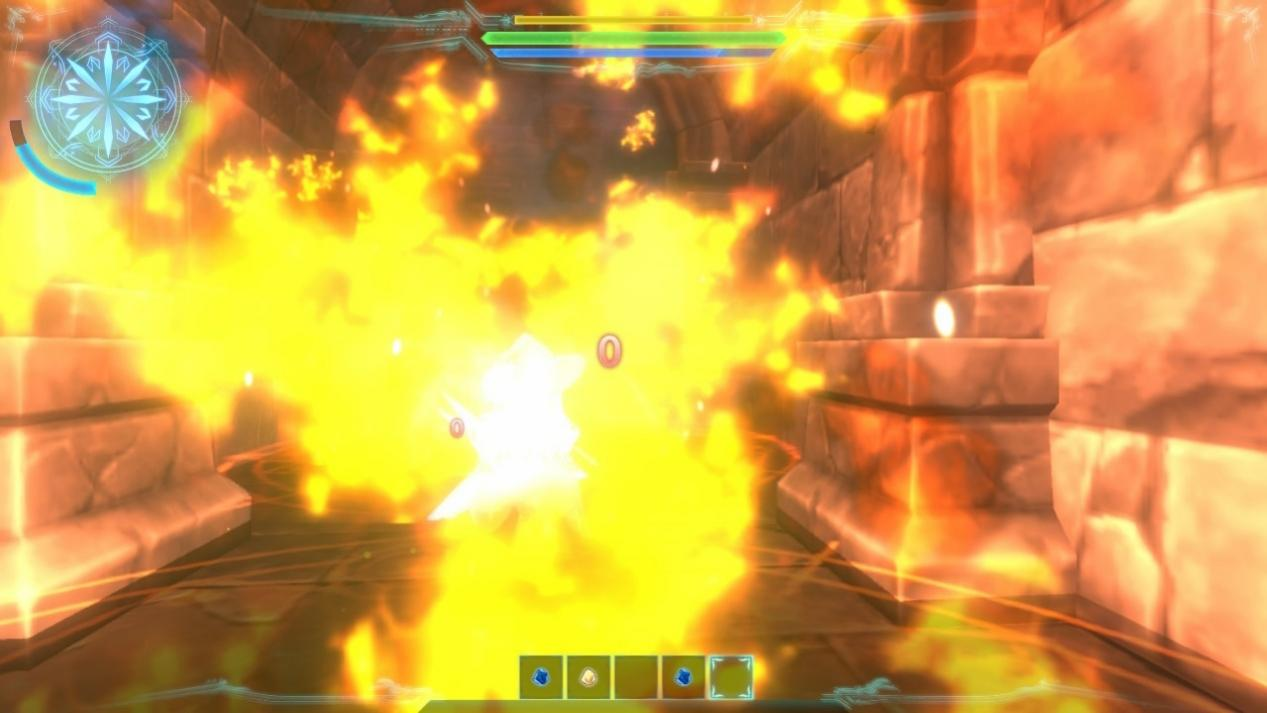1267x713 pixels.
Task: Pick the blue crystal slot beside the pale crystal
Action: click(x=541, y=677)
